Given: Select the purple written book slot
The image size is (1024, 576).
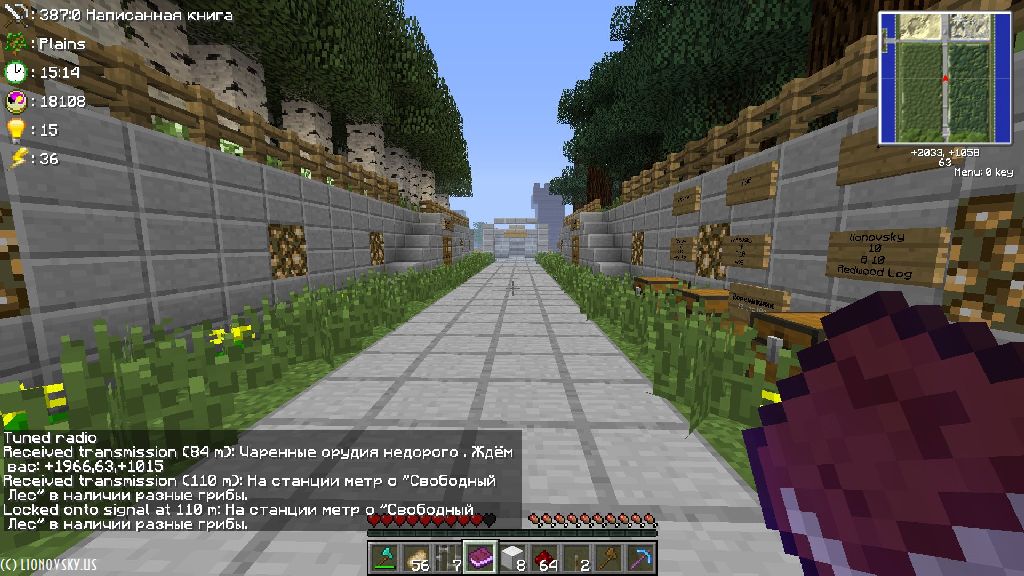Looking at the screenshot, I should click(479, 557).
